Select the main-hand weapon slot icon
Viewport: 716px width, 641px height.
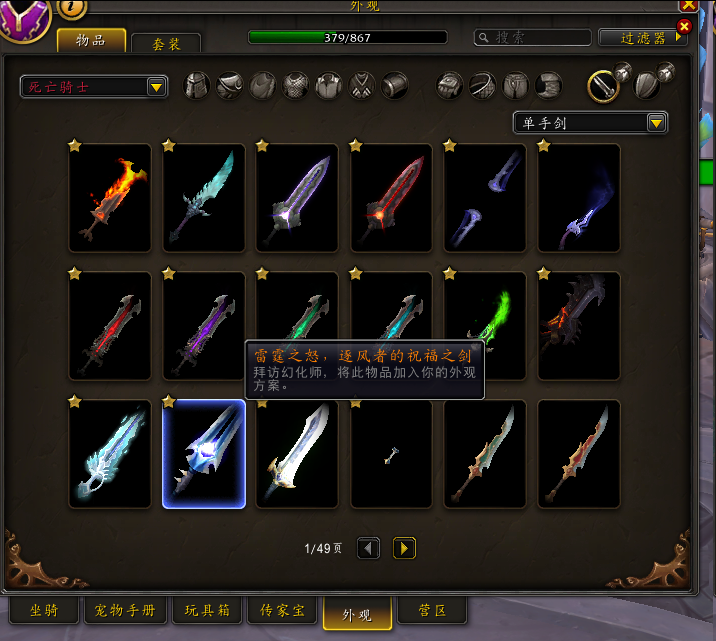(x=603, y=86)
